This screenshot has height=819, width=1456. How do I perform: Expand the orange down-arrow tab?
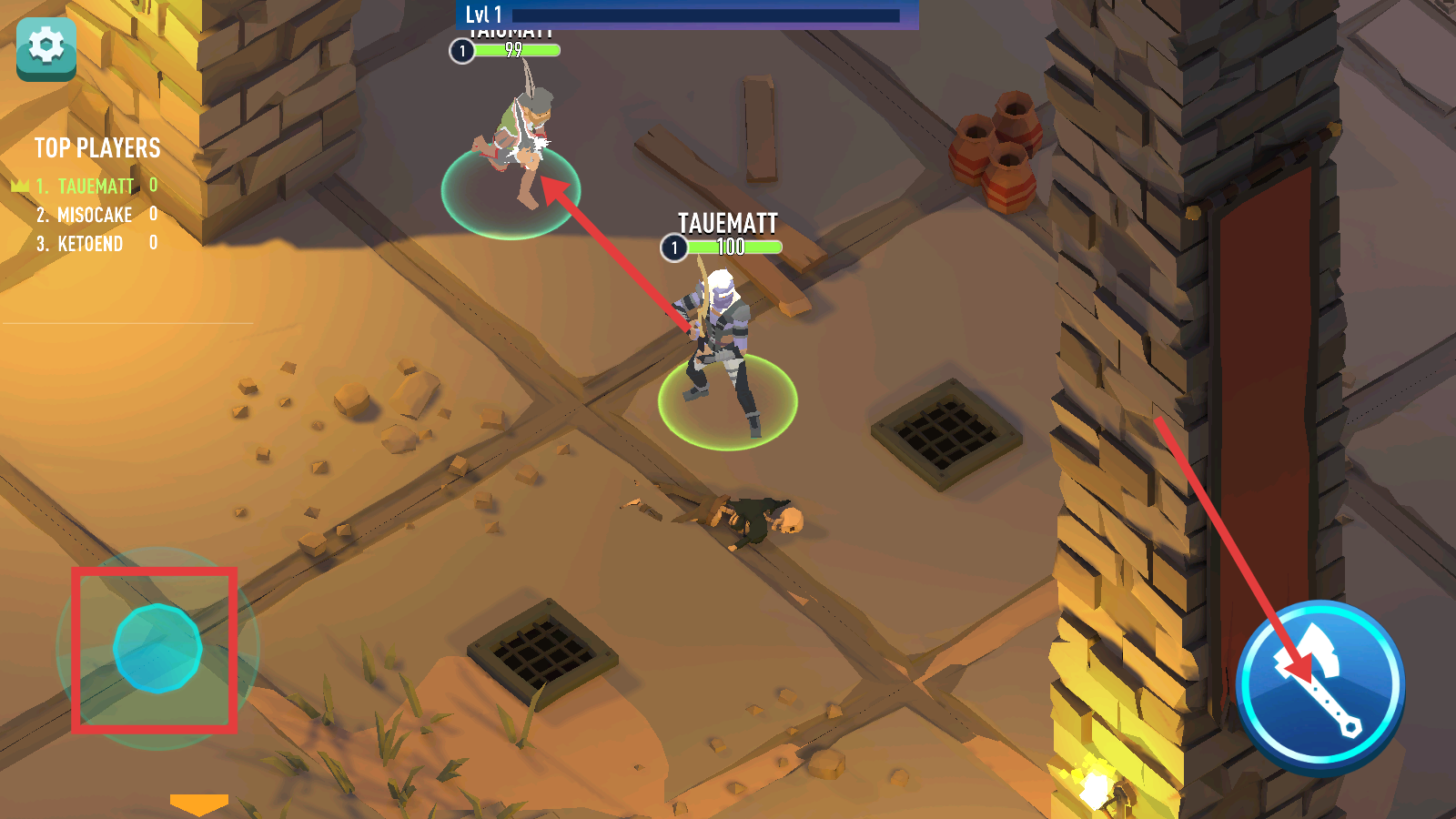pos(199,804)
